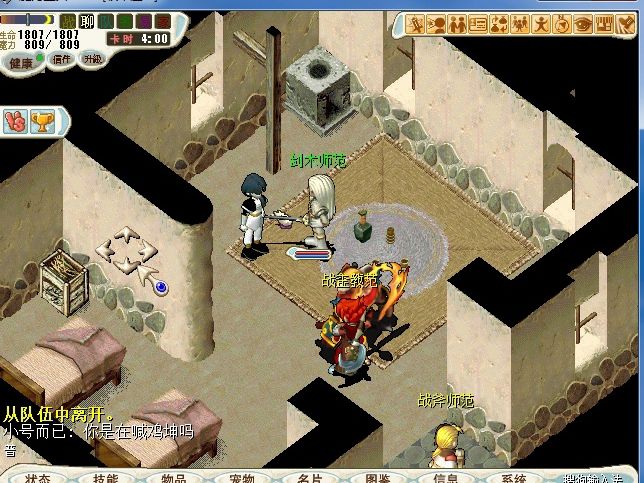The image size is (644, 483).
Task: Open the 名片 name card tab
Action: tap(310, 477)
